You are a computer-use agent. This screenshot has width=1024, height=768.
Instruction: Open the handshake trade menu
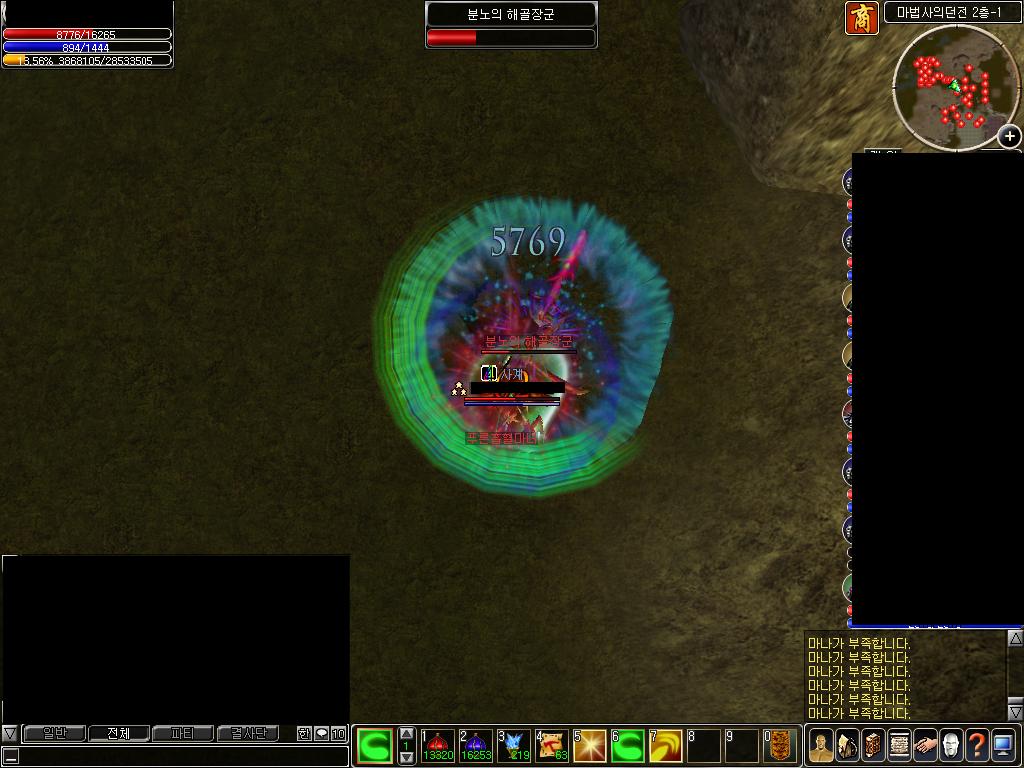[925, 745]
